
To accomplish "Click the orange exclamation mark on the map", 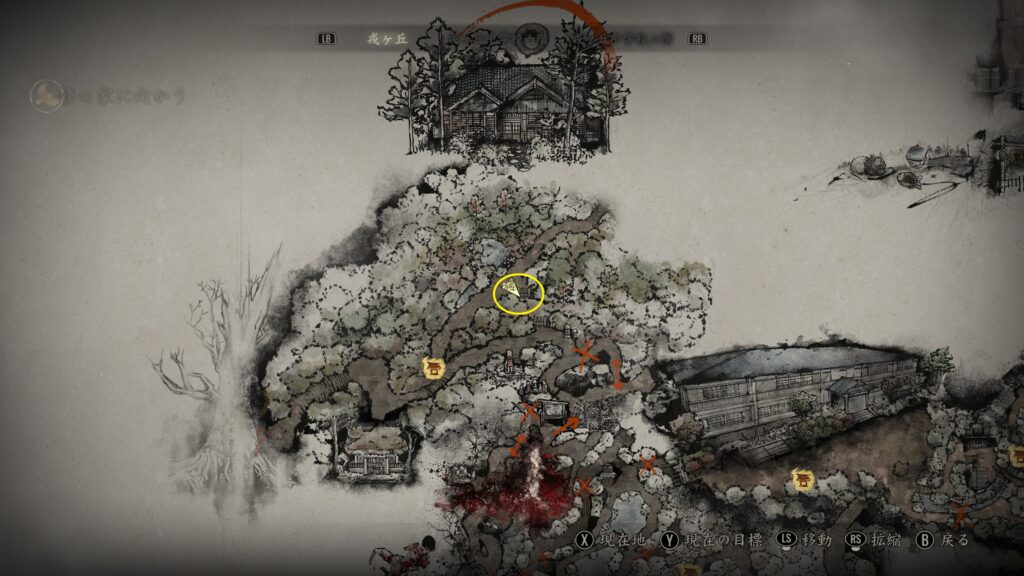I will 618,372.
